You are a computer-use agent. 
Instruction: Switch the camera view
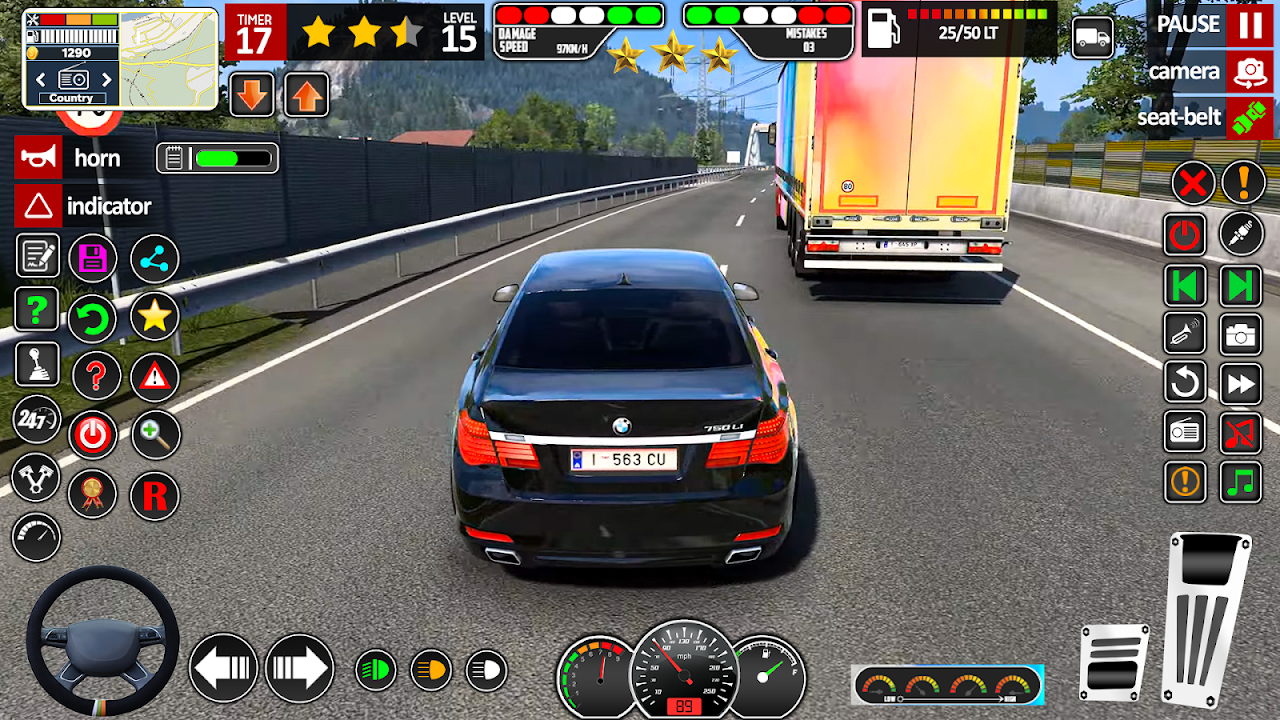coord(1250,72)
